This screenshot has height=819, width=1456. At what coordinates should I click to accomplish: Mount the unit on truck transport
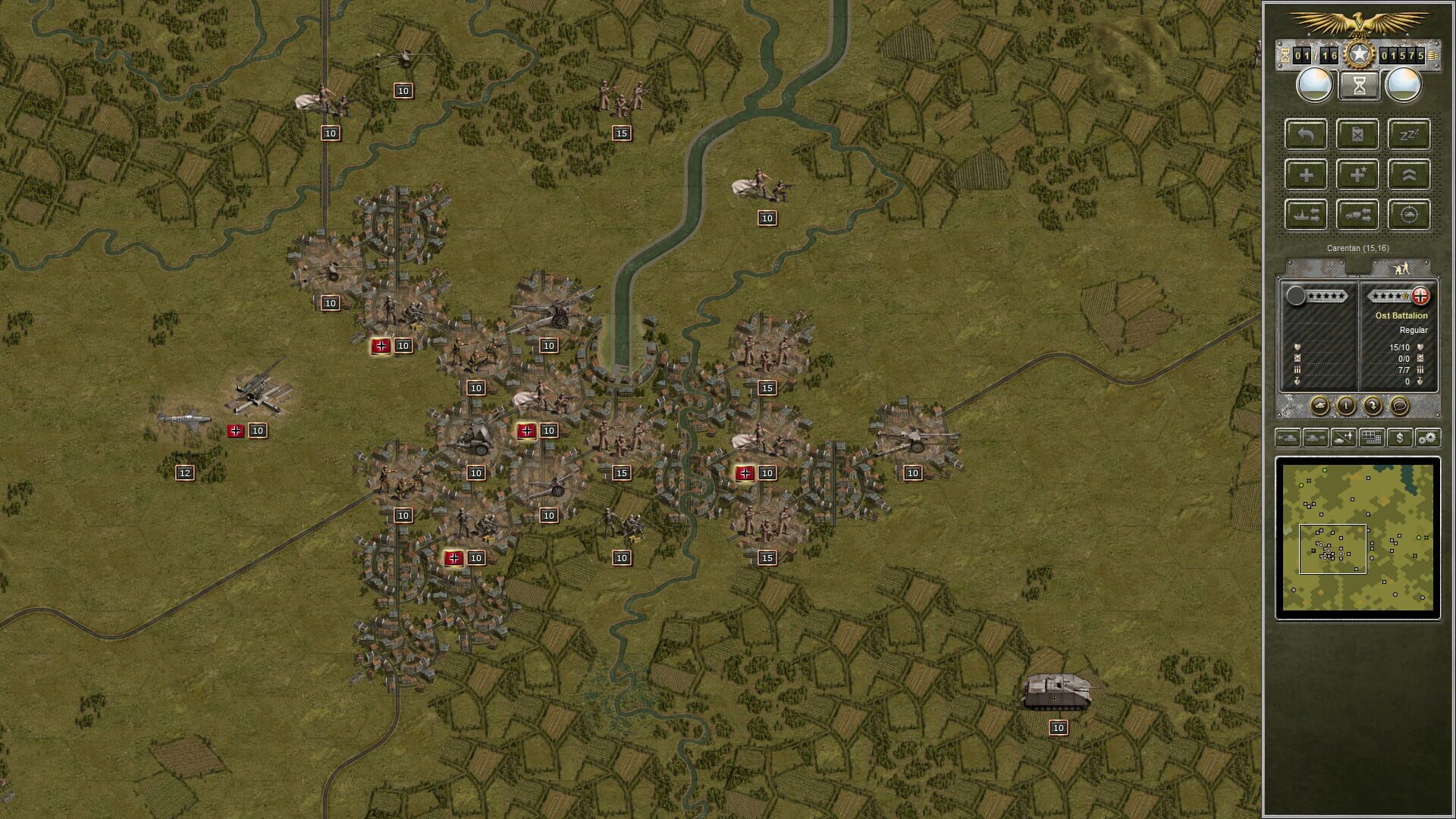(1357, 214)
